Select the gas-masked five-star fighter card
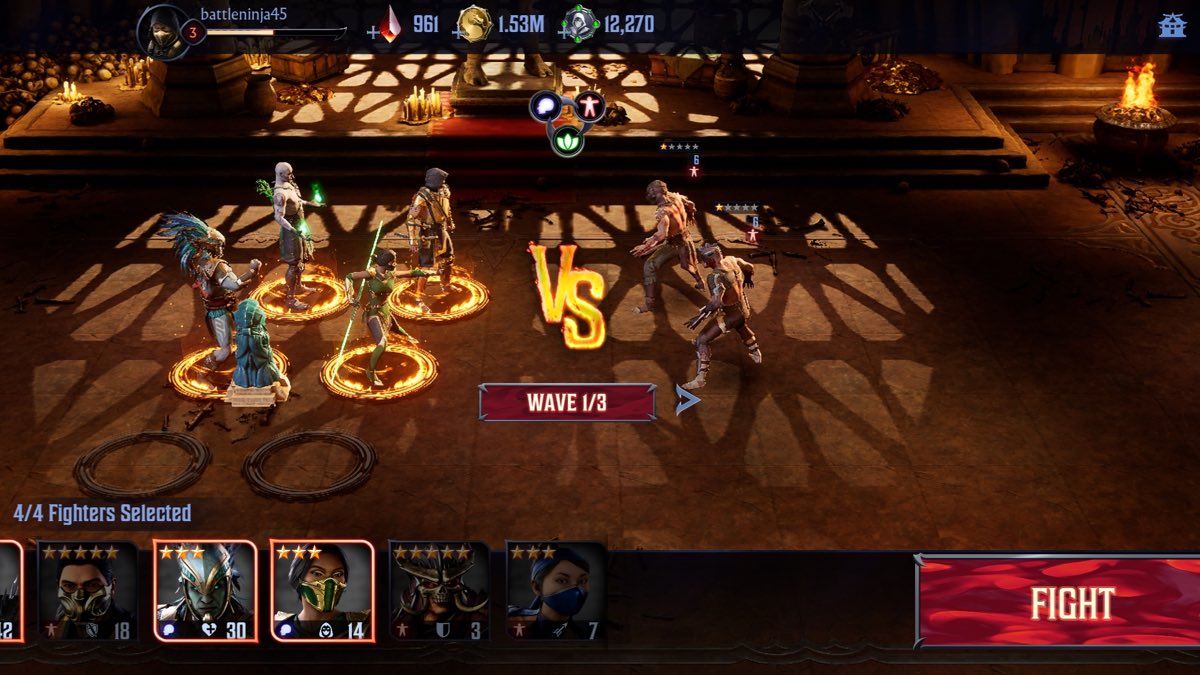This screenshot has width=1200, height=675. click(x=87, y=592)
